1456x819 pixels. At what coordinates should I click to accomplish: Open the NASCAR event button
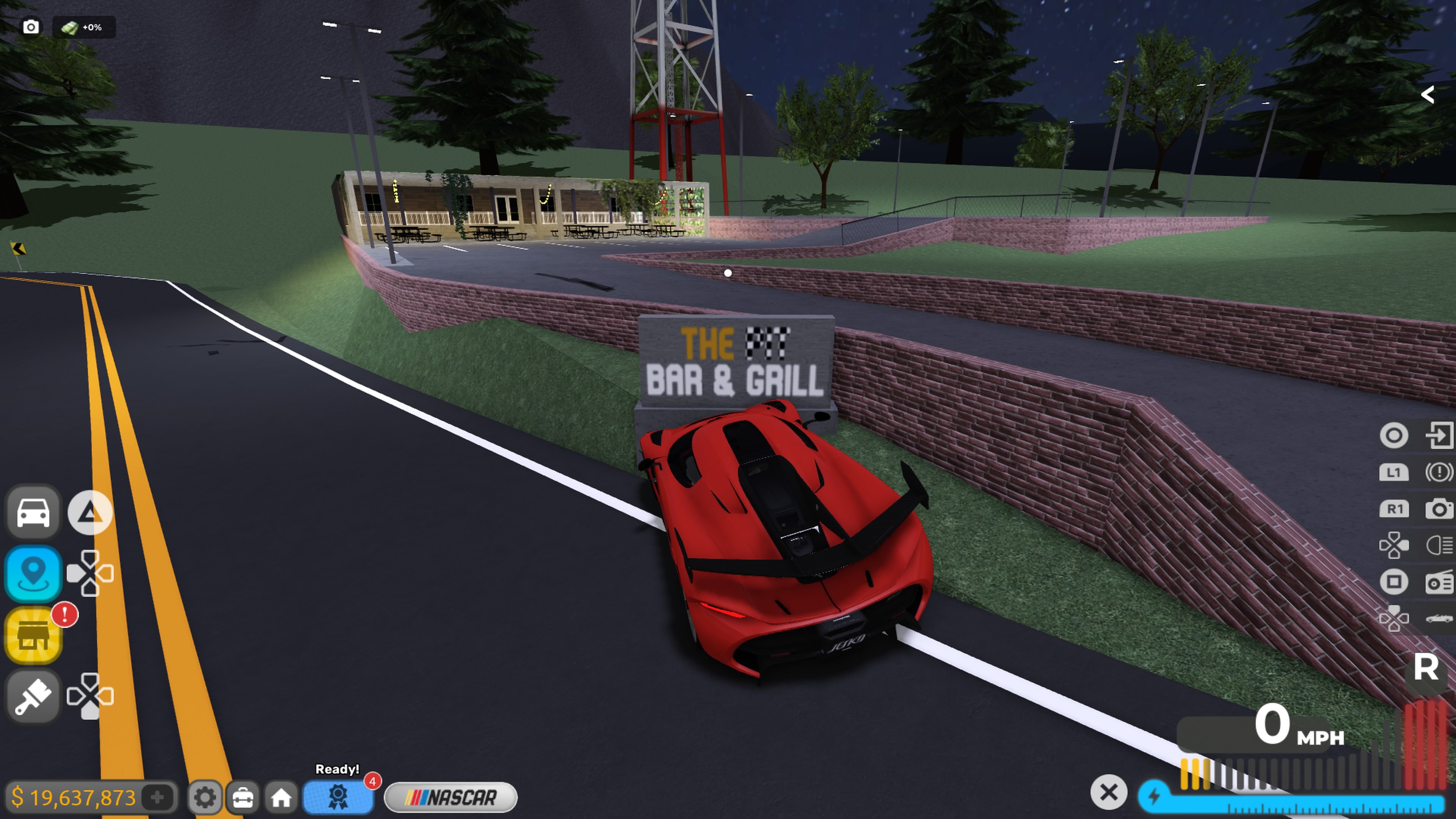tap(450, 797)
